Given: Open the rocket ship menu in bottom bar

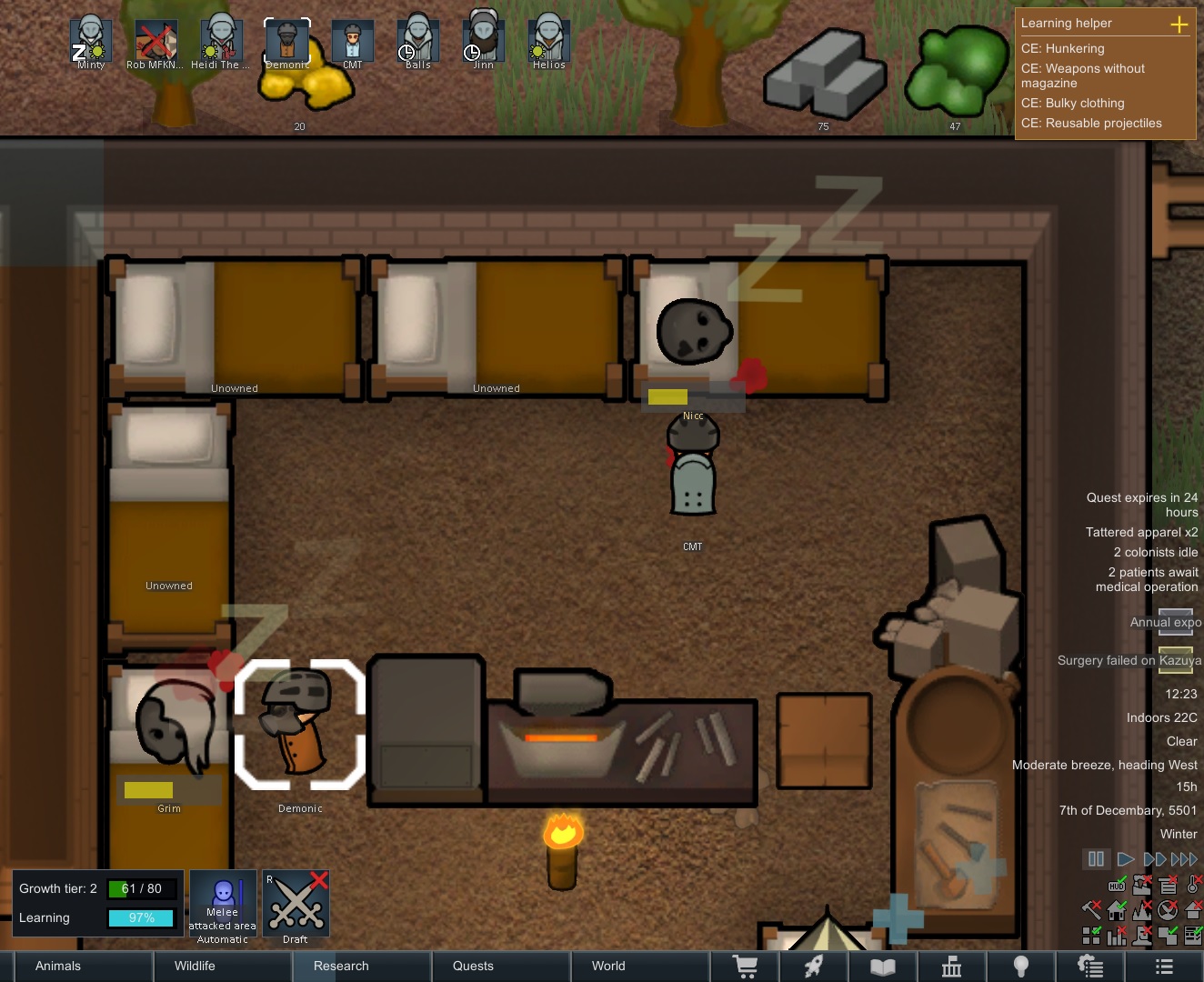Looking at the screenshot, I should click(814, 966).
